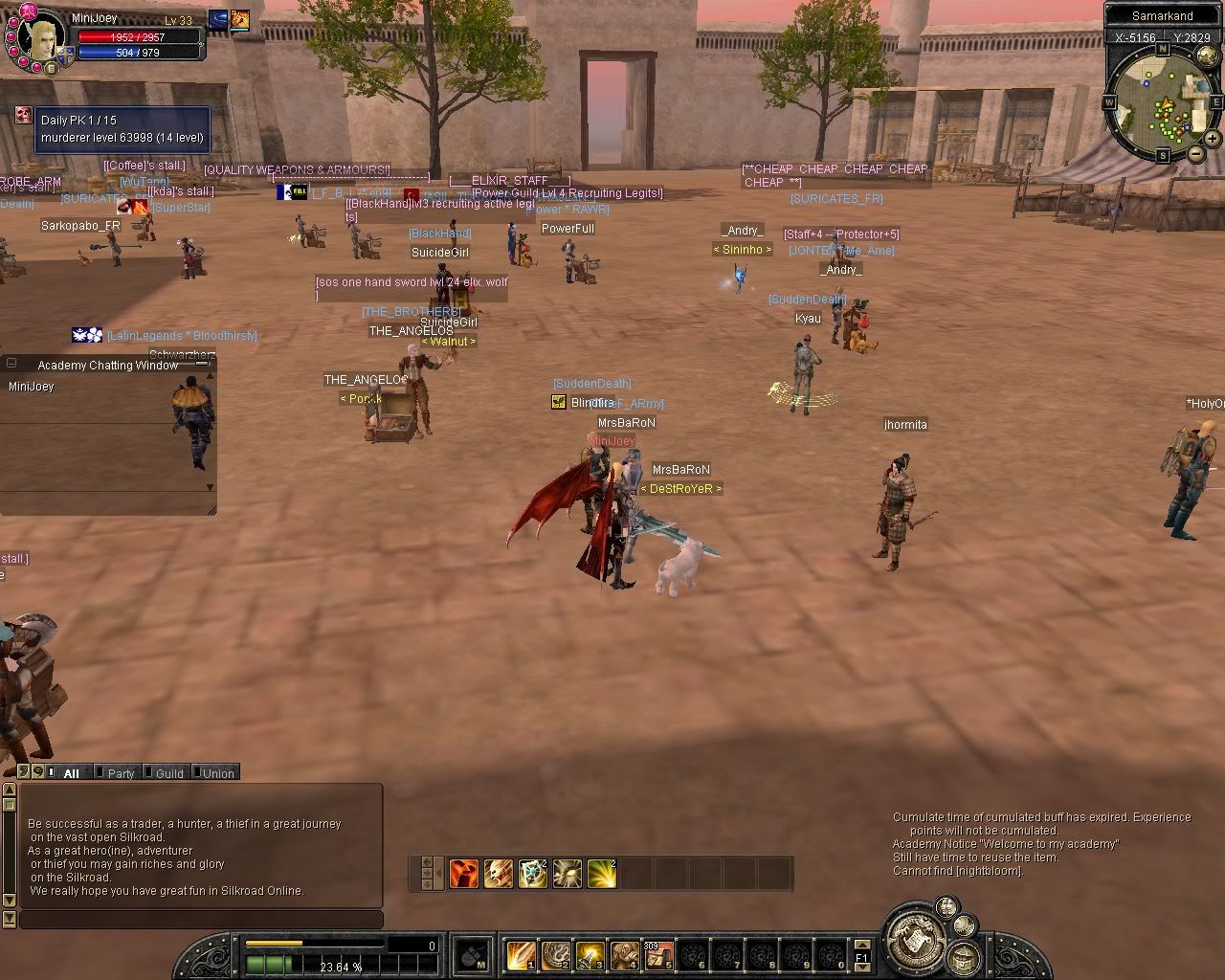Zoom out the minimap with minus button
The width and height of the screenshot is (1225, 980).
pyautogui.click(x=1196, y=153)
